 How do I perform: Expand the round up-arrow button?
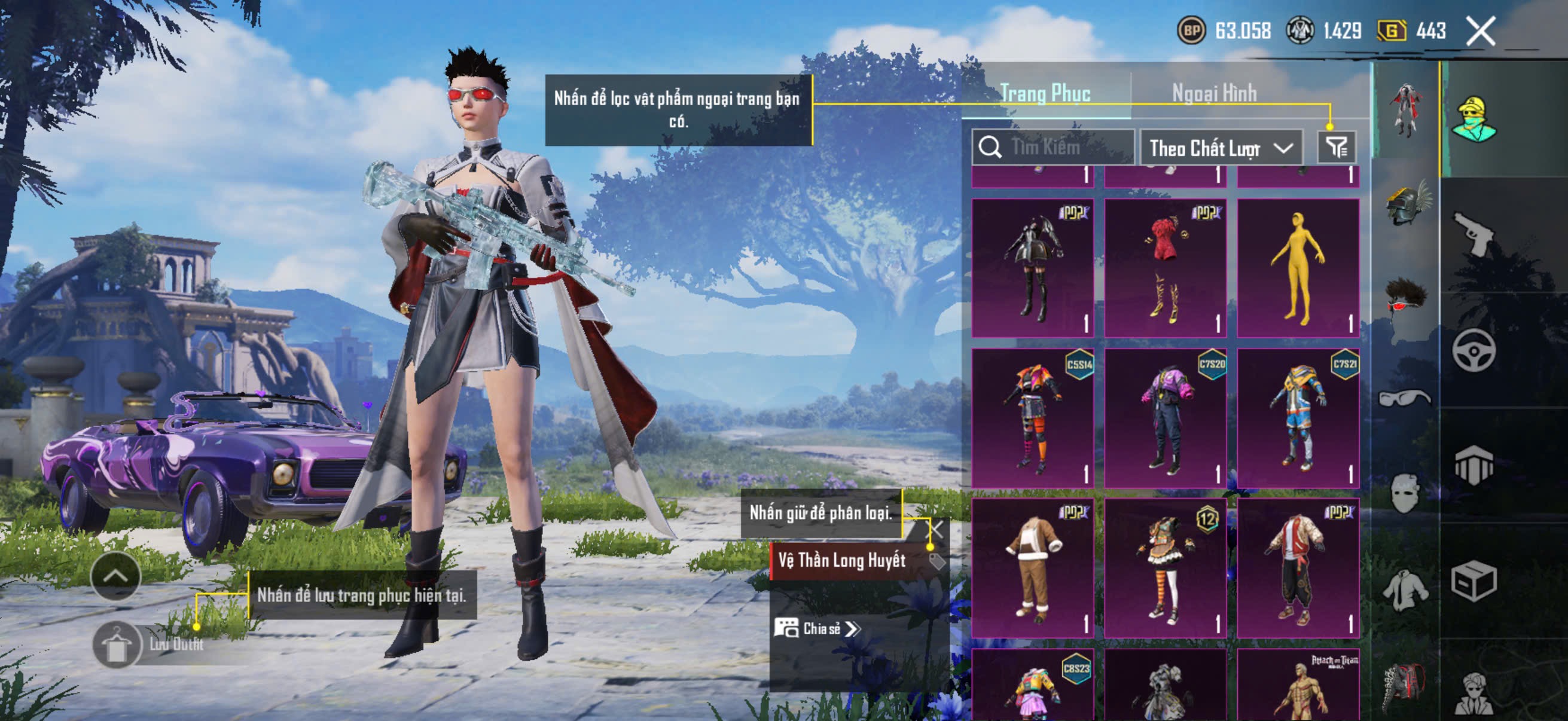tap(115, 576)
